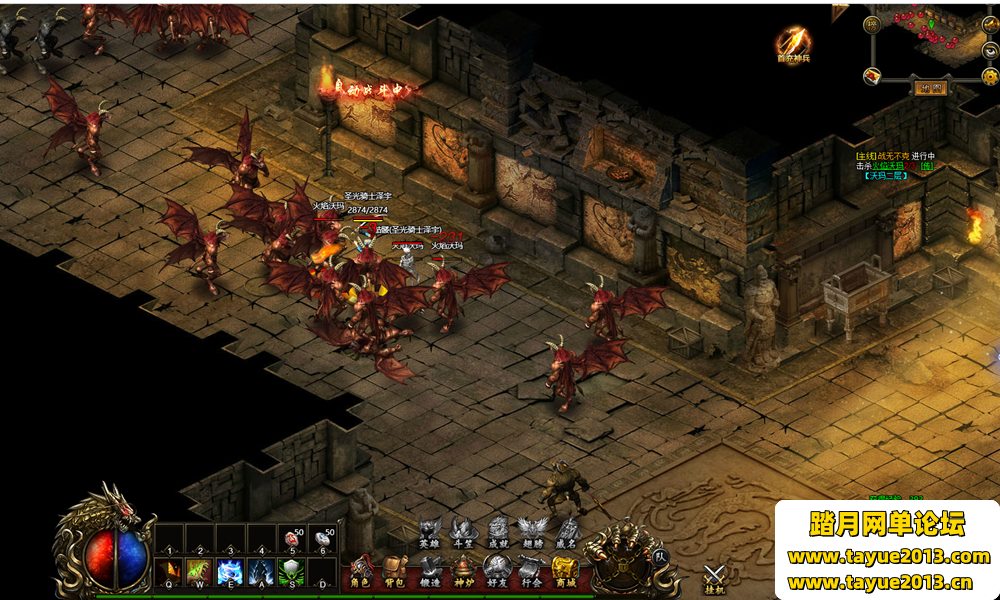Open the 背包 backpack
1000x600 pixels.
click(x=396, y=572)
